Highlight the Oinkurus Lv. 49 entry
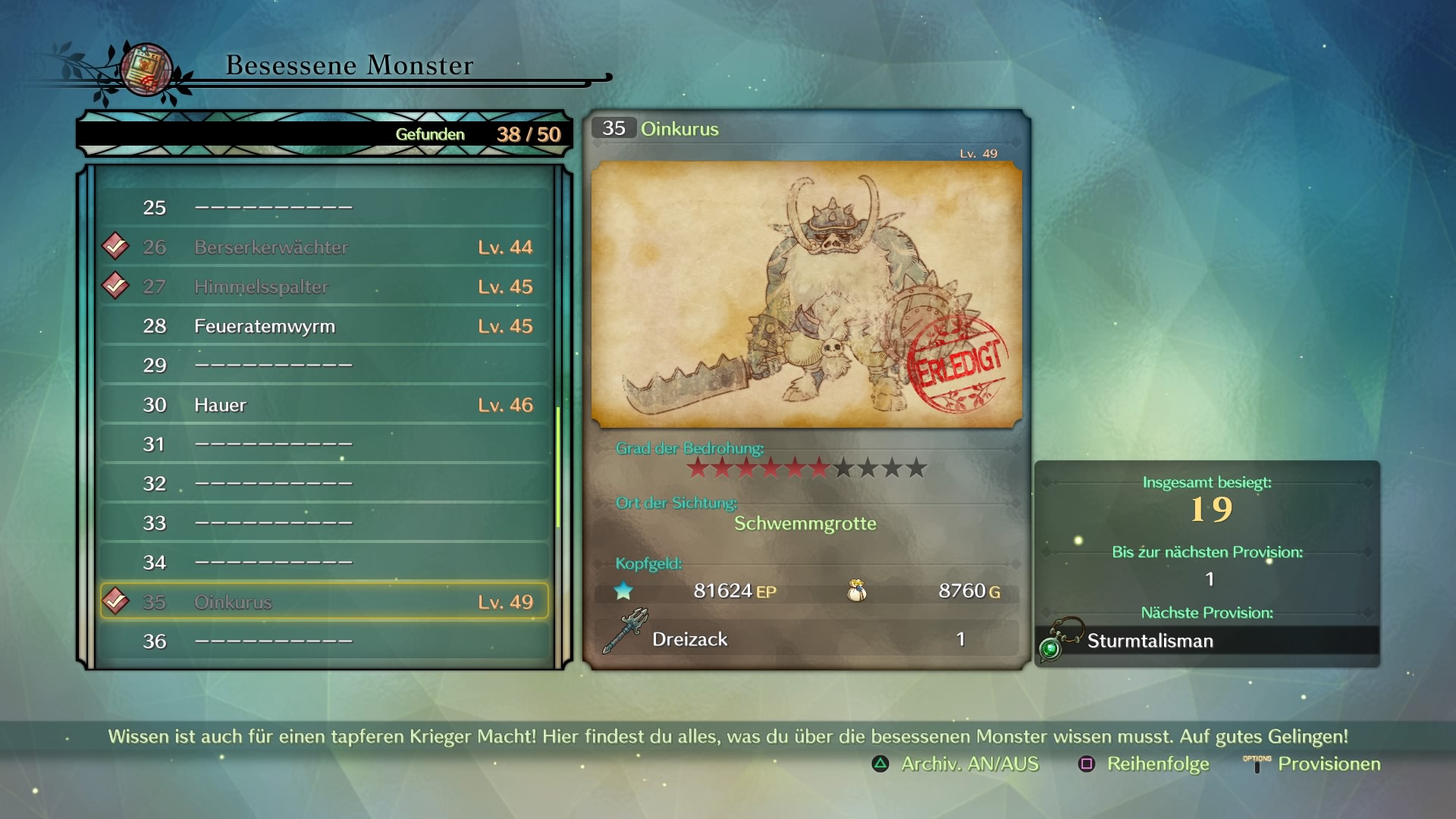Image resolution: width=1456 pixels, height=819 pixels. pos(325,602)
